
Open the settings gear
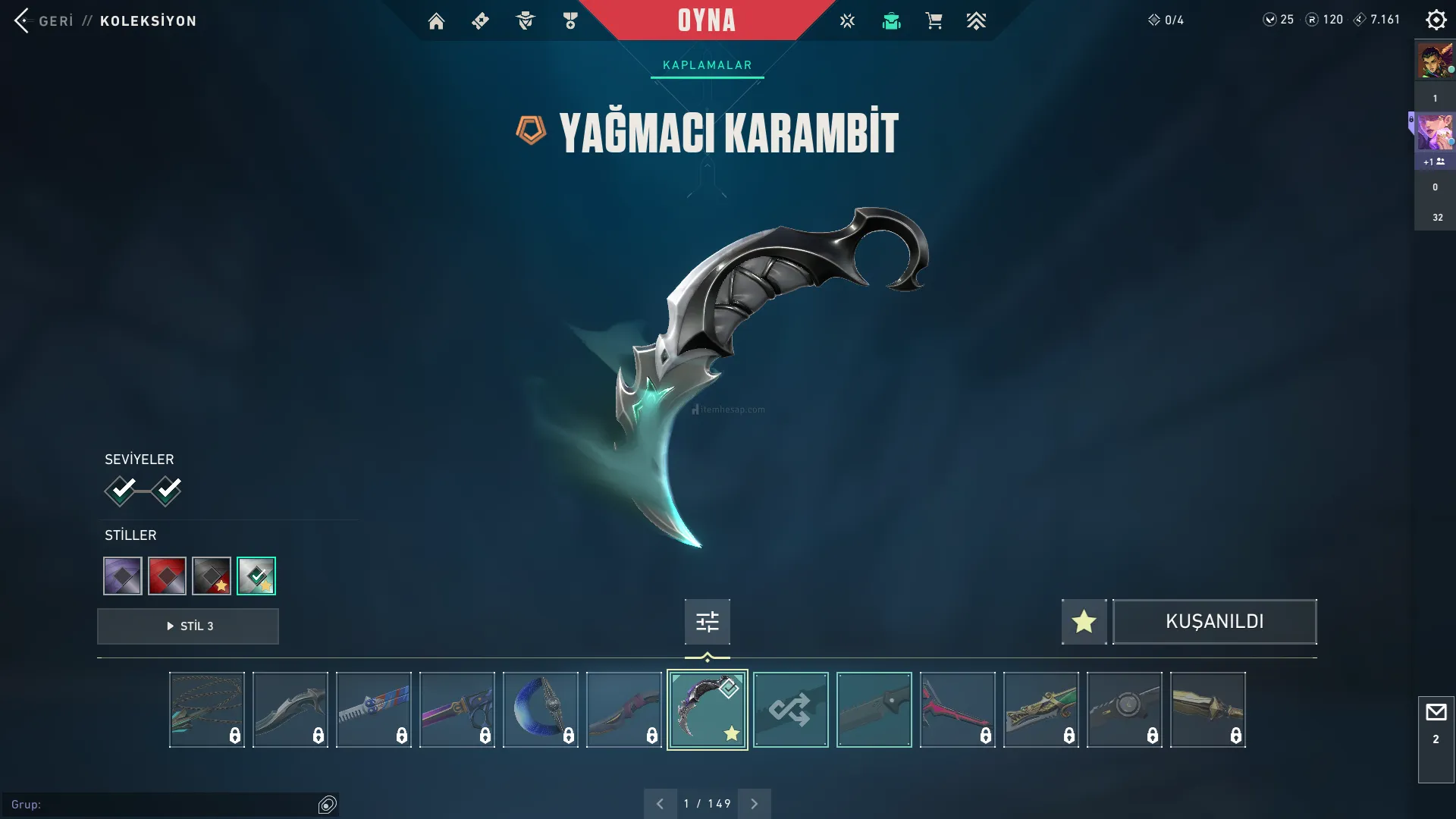1436,20
